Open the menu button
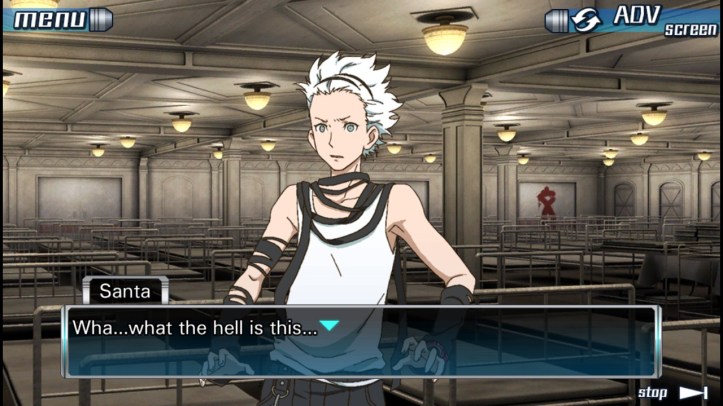The image size is (723, 406). [x=57, y=18]
